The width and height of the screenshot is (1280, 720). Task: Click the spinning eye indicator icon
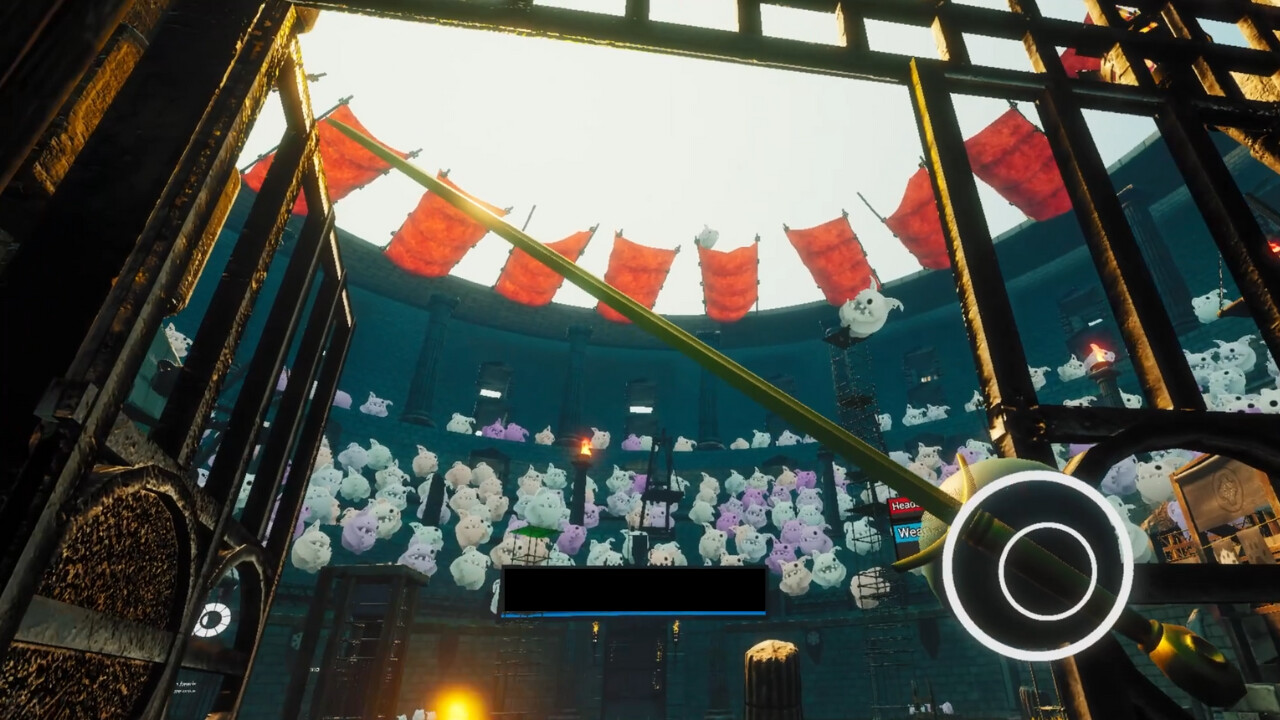[x=212, y=618]
